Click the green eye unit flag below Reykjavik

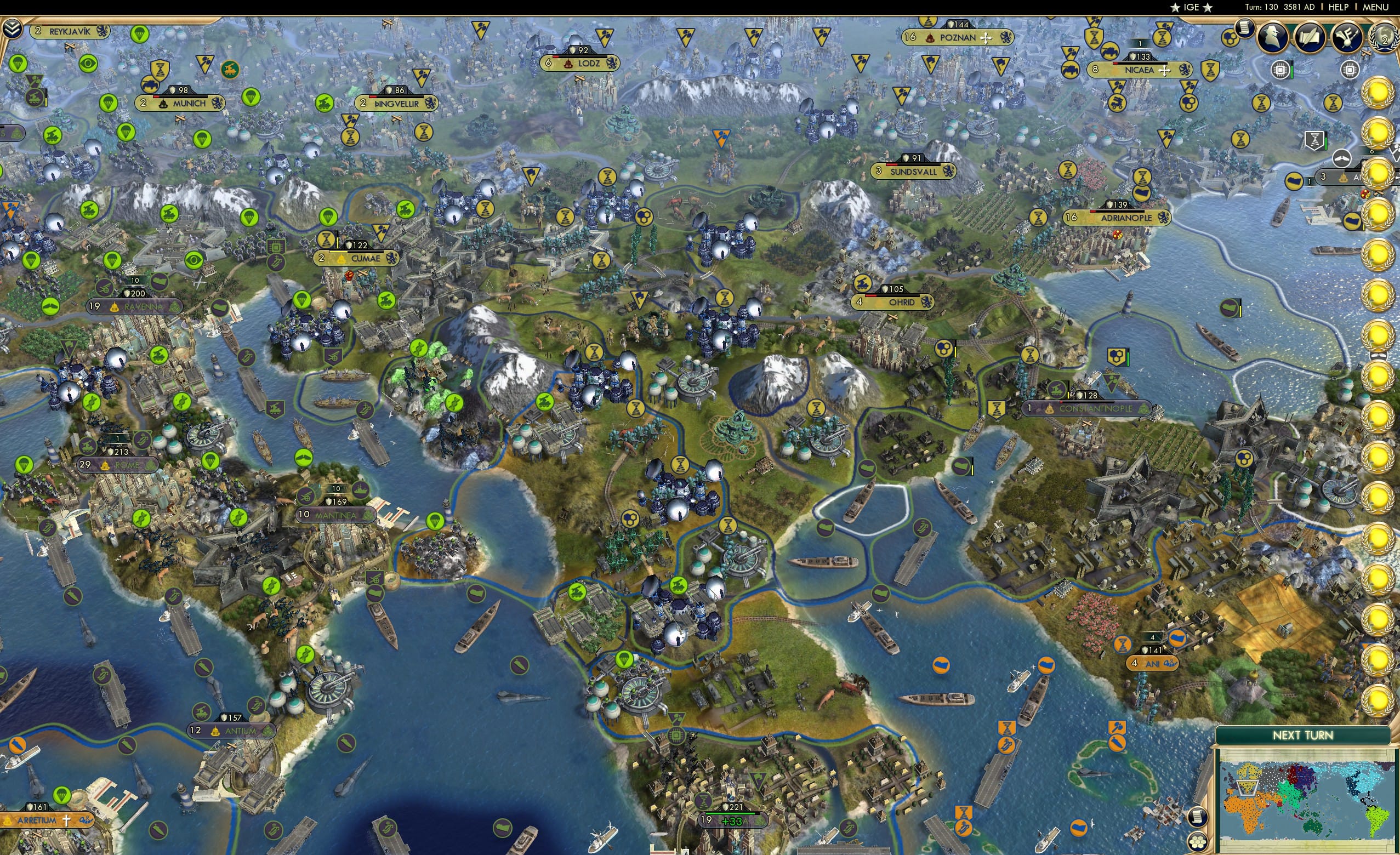pyautogui.click(x=88, y=65)
